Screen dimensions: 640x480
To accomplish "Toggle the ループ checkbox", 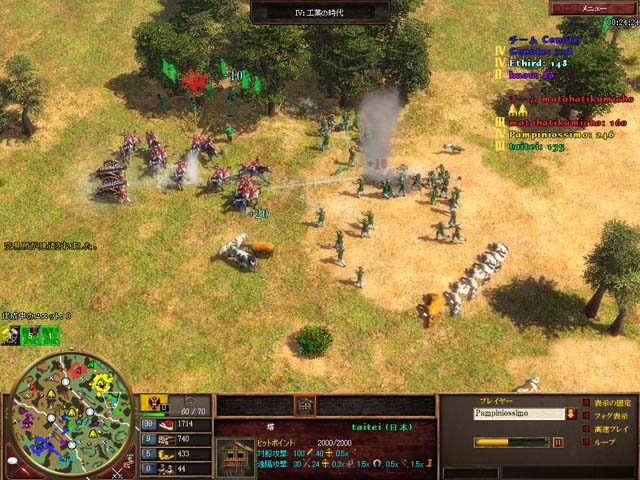I will coord(585,441).
